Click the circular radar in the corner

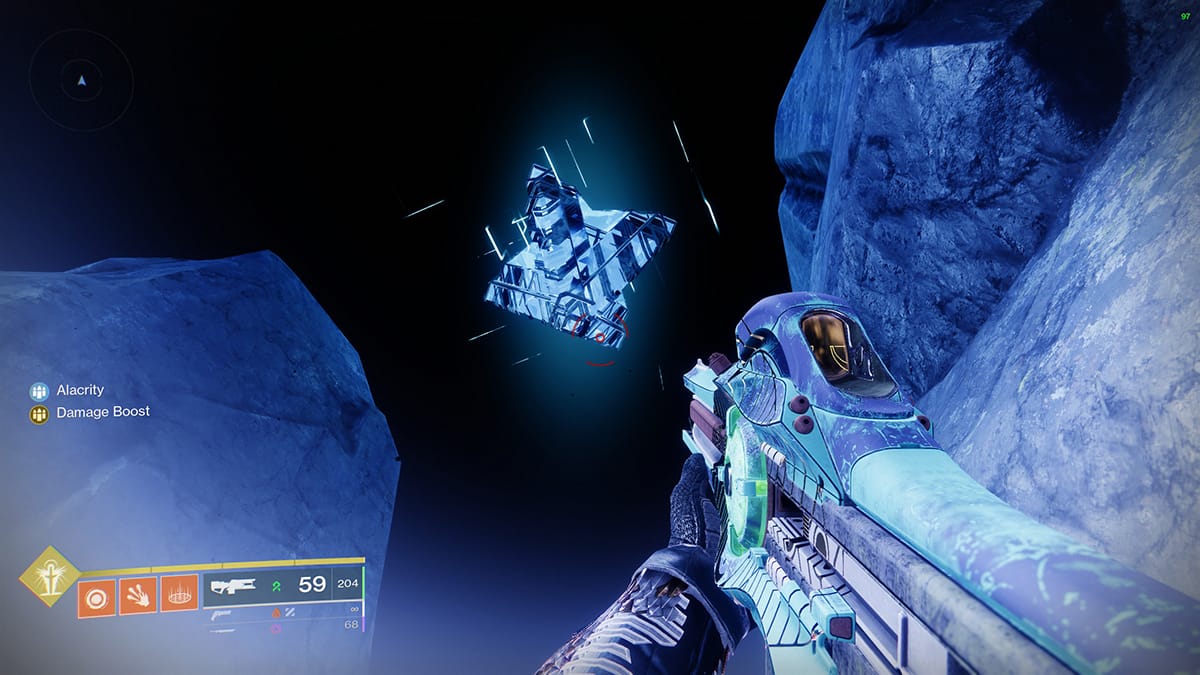(x=81, y=79)
